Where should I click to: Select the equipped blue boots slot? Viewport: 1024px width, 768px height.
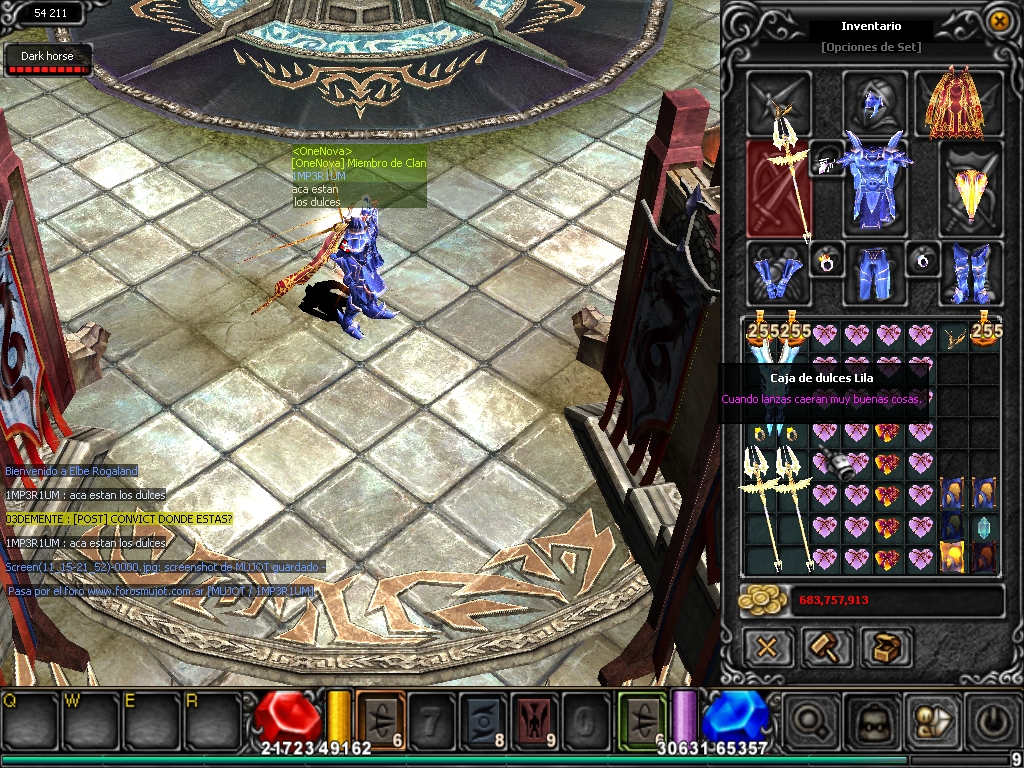pyautogui.click(x=970, y=272)
